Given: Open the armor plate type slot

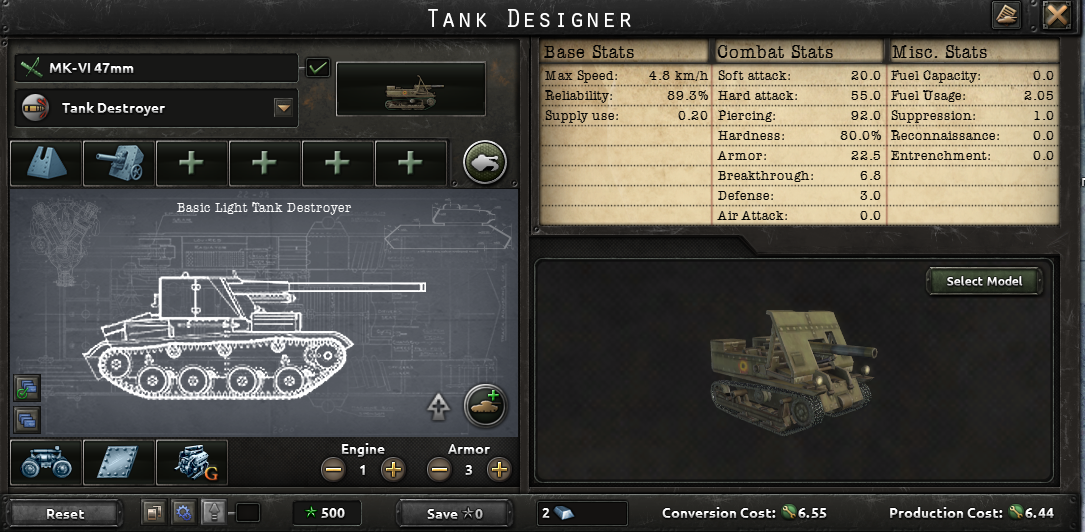Looking at the screenshot, I should tap(118, 463).
